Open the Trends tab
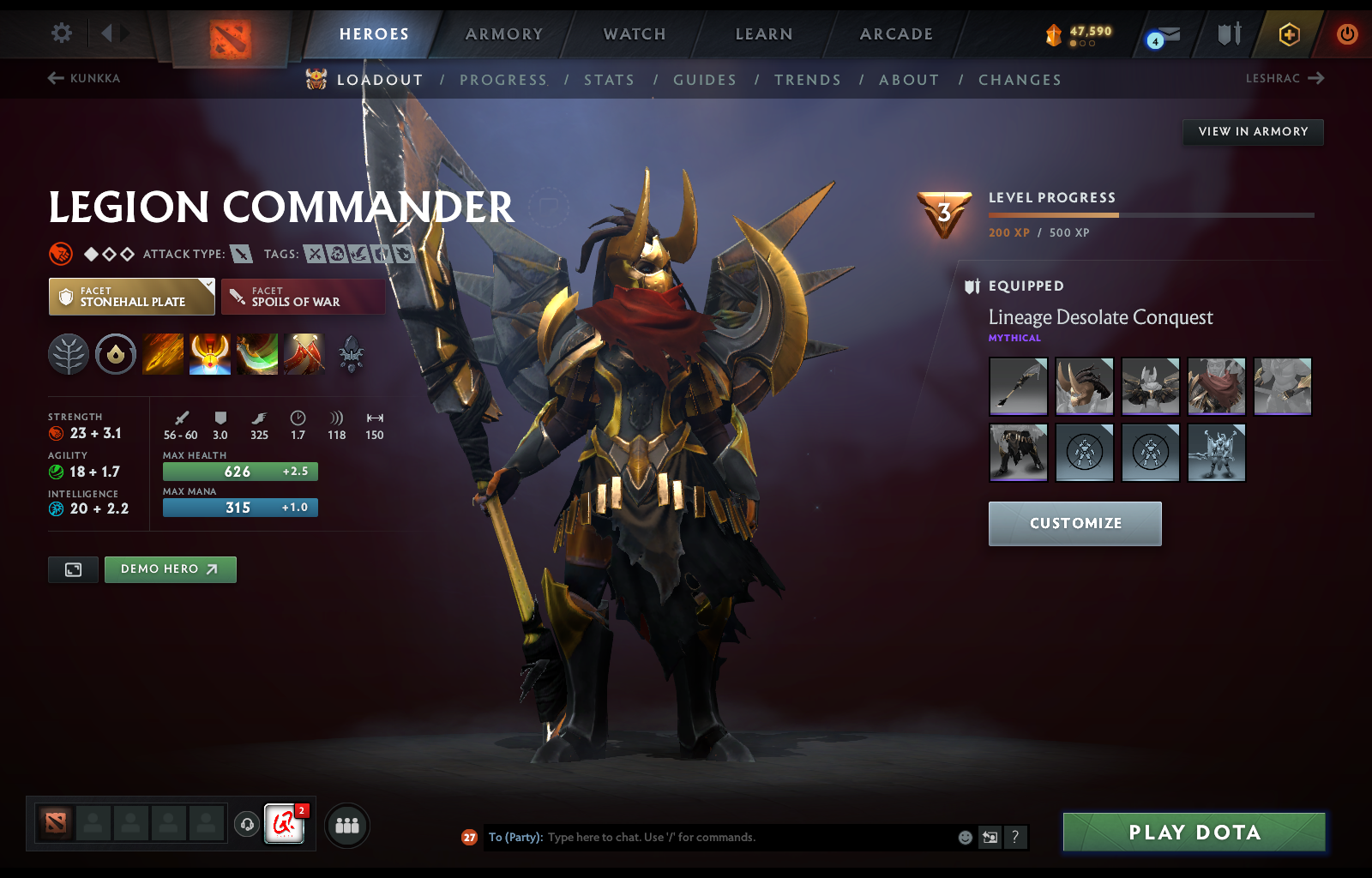 click(x=807, y=80)
